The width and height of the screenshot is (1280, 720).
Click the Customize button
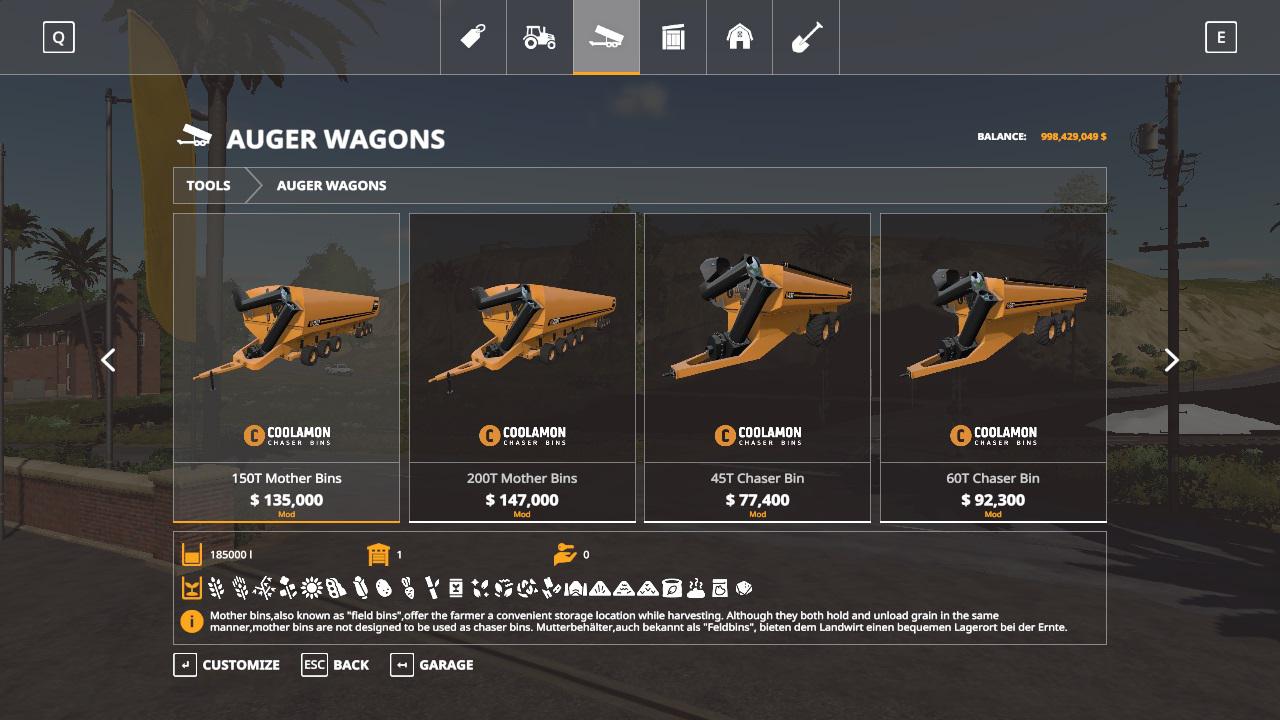(x=227, y=665)
